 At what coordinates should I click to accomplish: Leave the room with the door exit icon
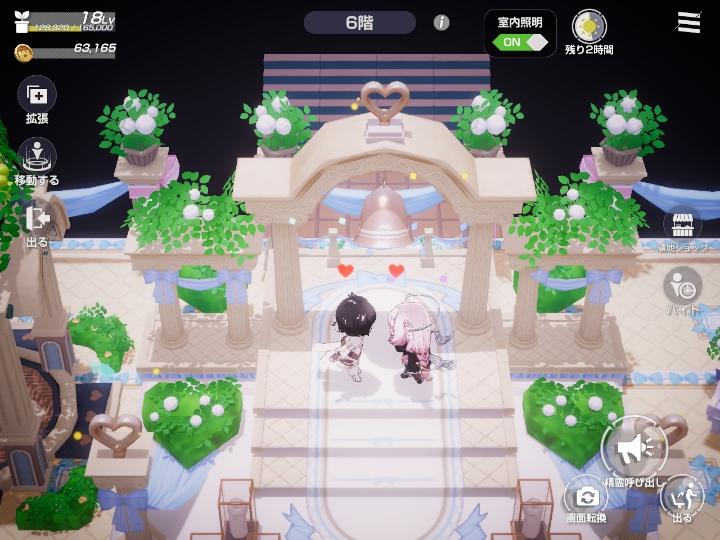(37, 219)
